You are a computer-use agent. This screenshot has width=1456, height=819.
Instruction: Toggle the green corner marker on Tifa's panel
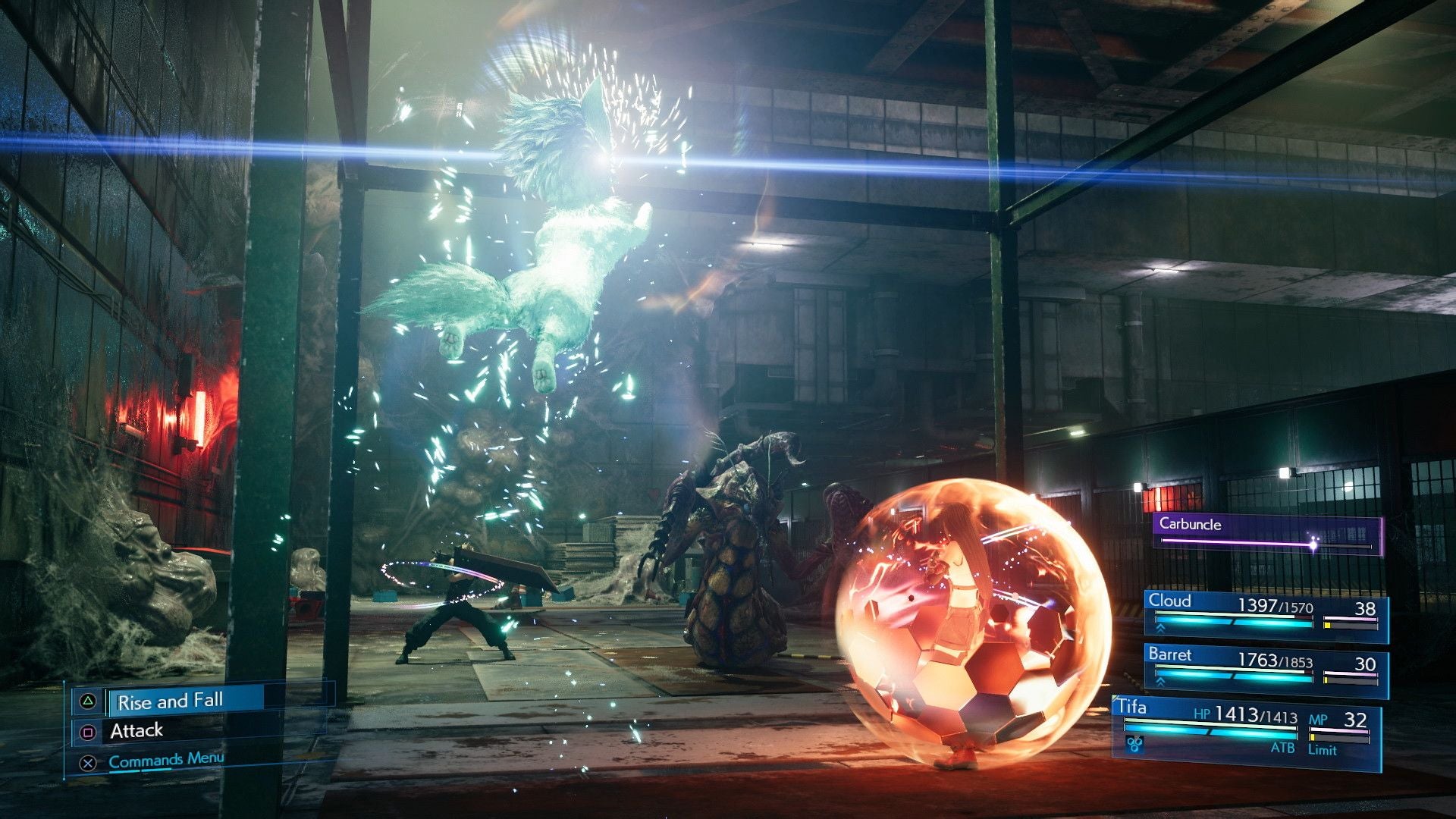tap(1114, 698)
